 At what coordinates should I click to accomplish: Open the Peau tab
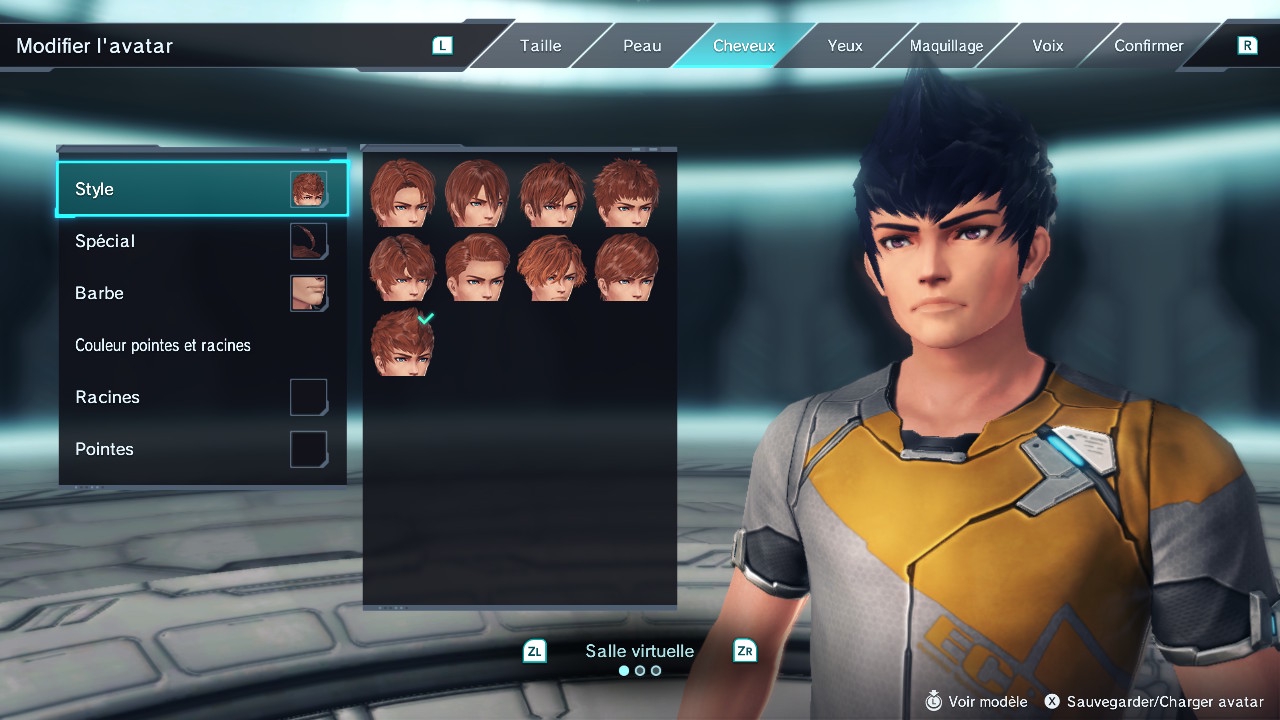click(642, 46)
